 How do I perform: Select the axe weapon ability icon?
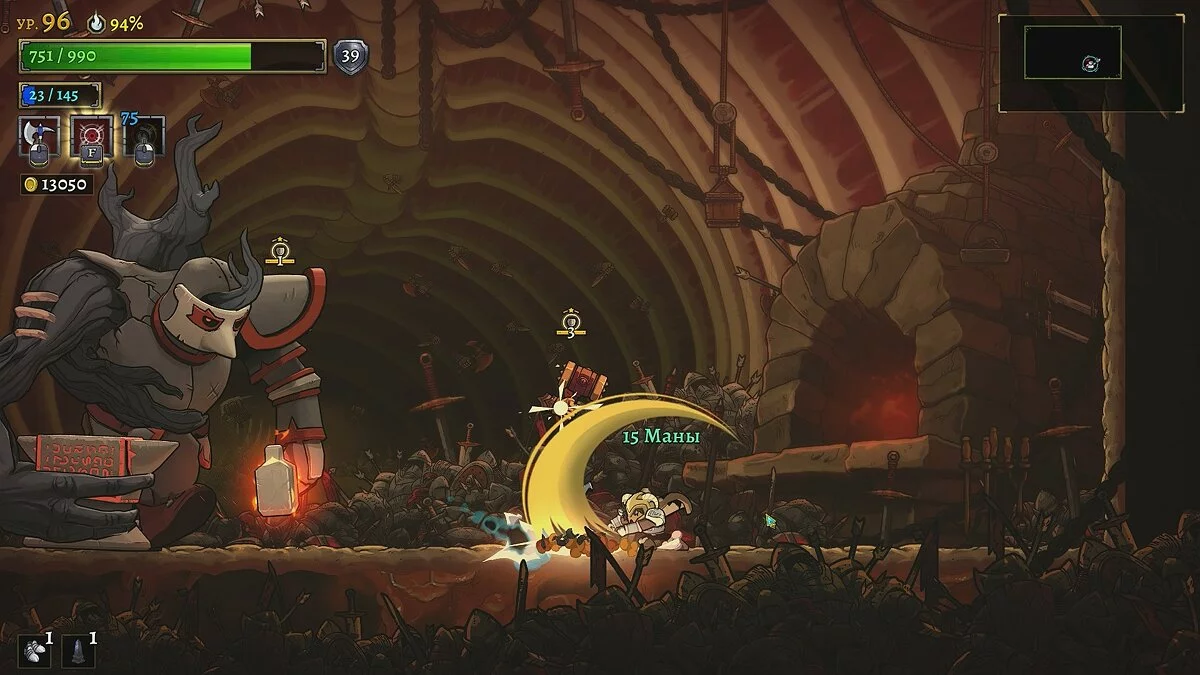pos(39,135)
